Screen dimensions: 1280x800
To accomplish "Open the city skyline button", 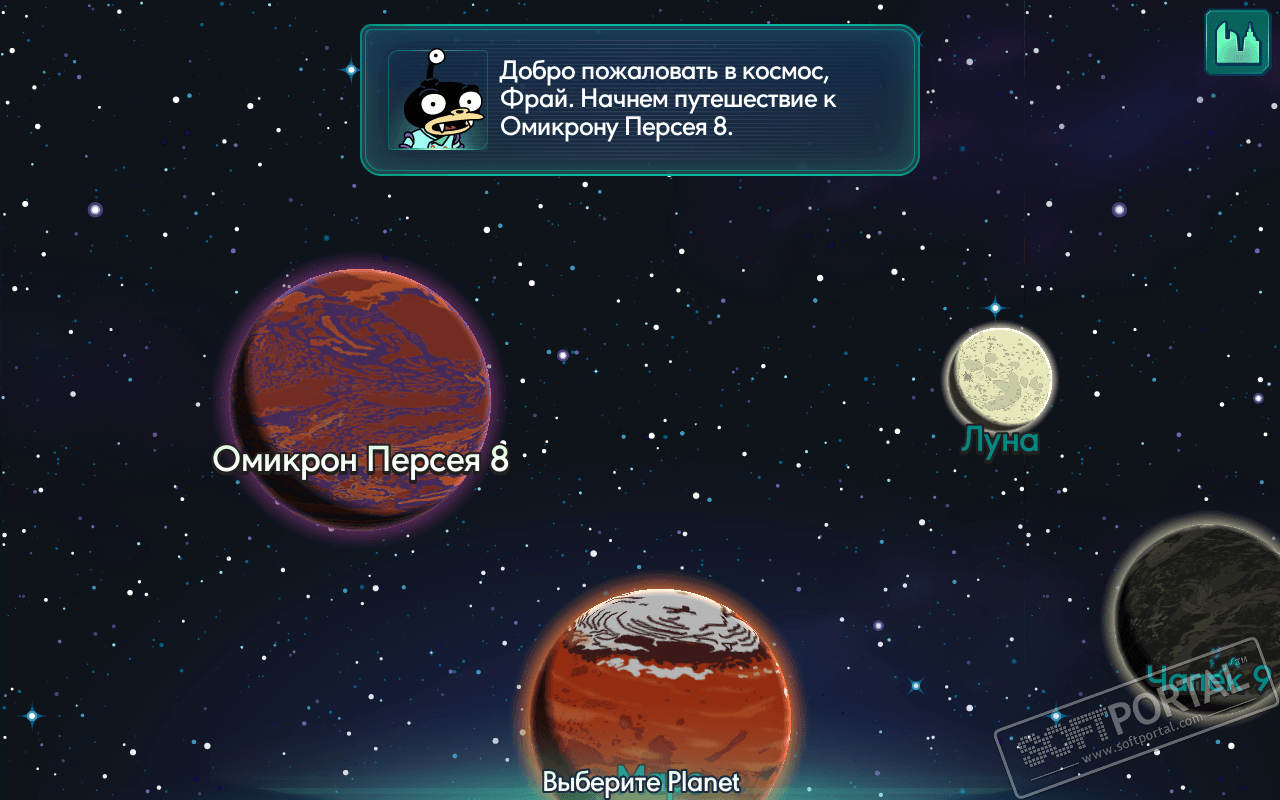I will click(1236, 42).
